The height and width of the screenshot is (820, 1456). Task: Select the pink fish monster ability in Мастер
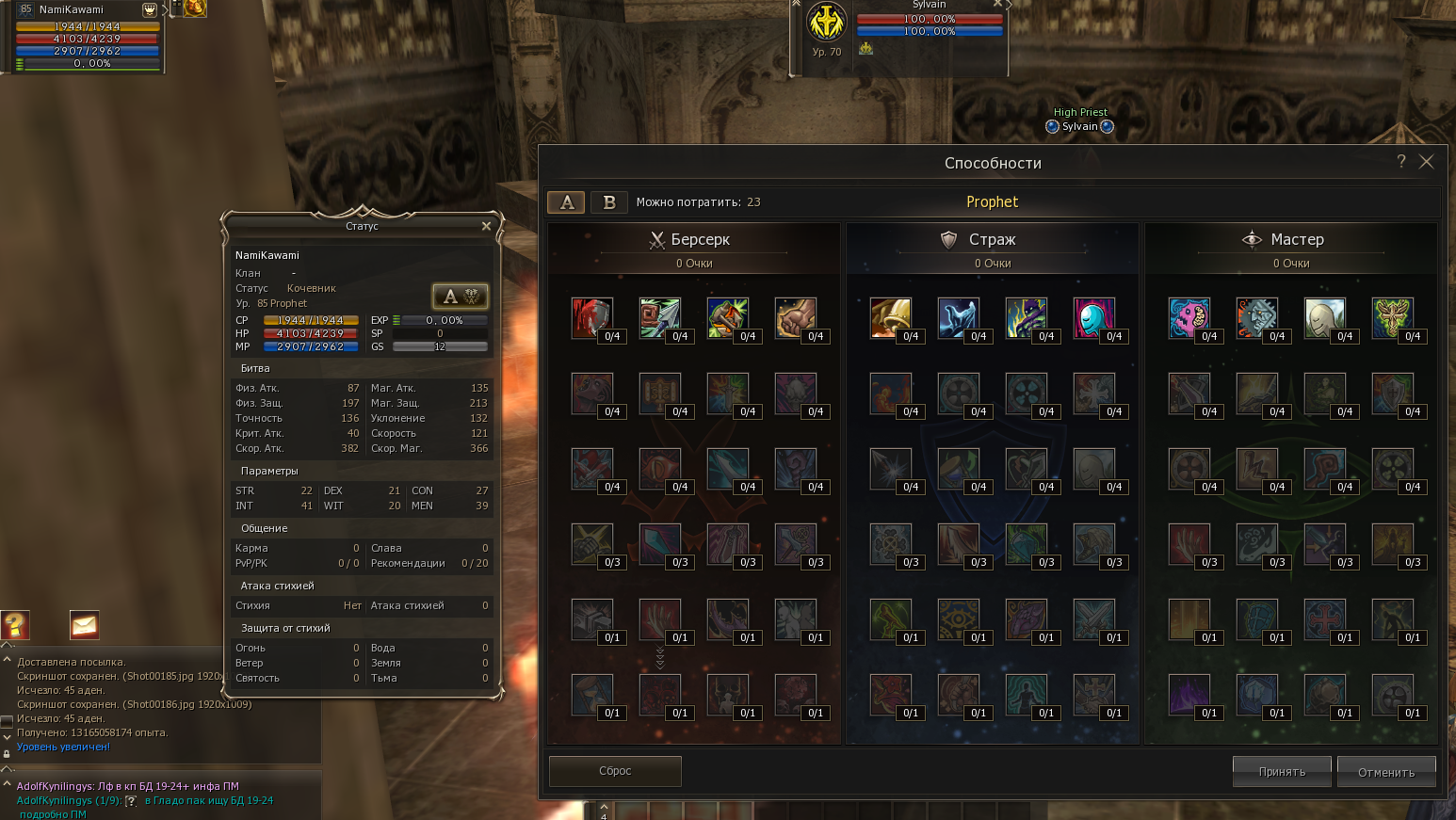coord(1189,317)
